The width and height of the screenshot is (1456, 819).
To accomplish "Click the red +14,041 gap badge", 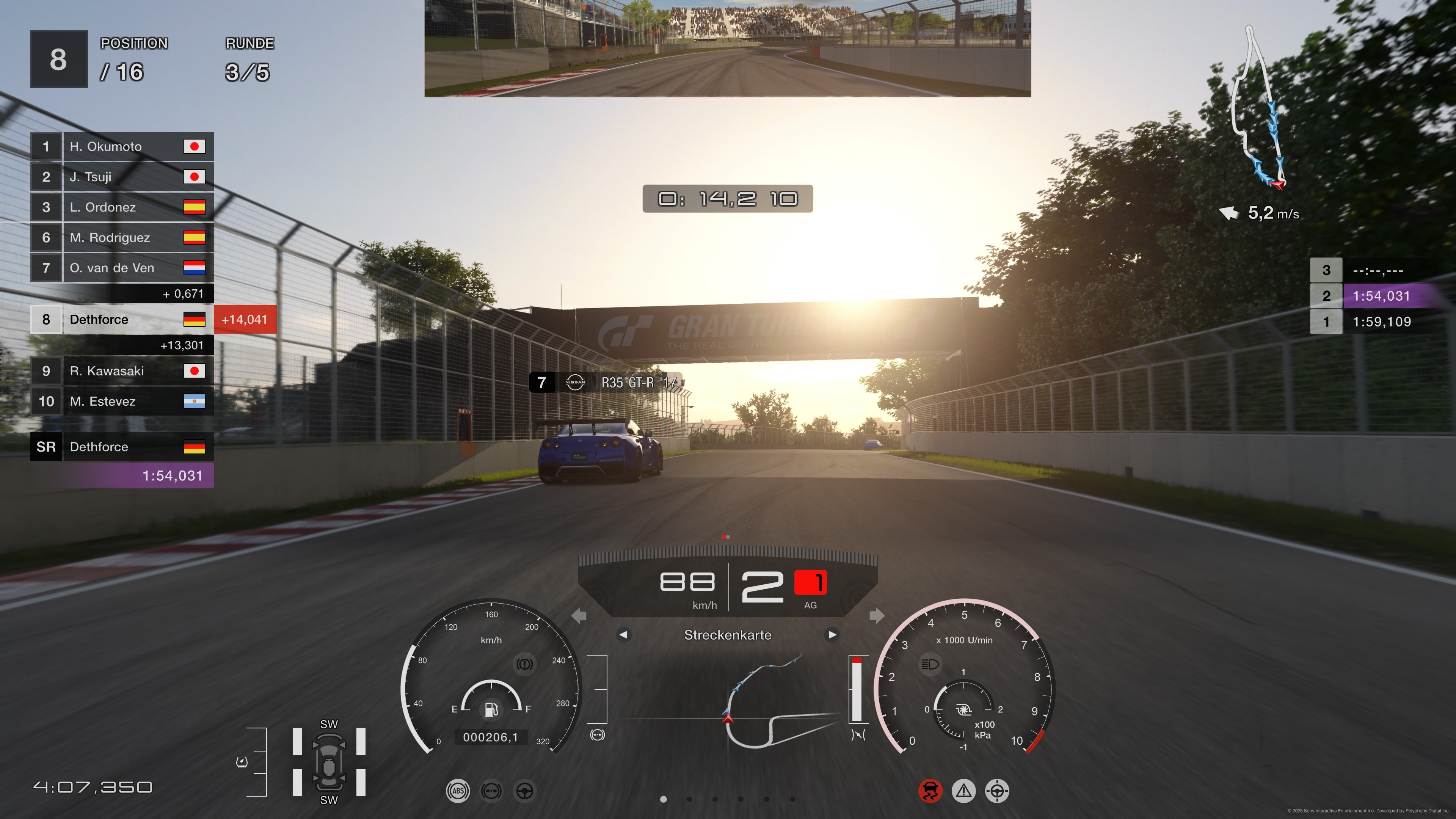I will pyautogui.click(x=245, y=319).
